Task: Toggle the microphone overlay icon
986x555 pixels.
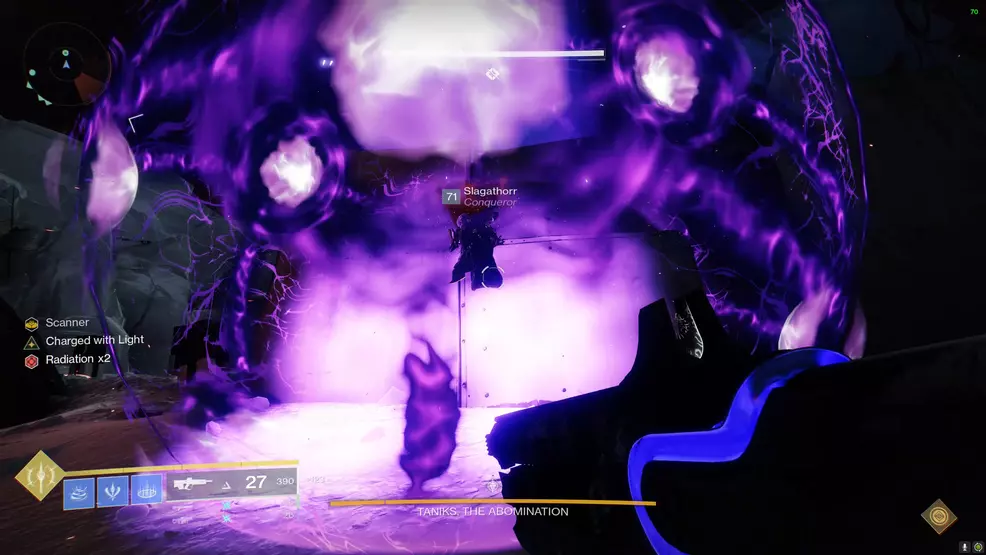Action: (x=964, y=547)
